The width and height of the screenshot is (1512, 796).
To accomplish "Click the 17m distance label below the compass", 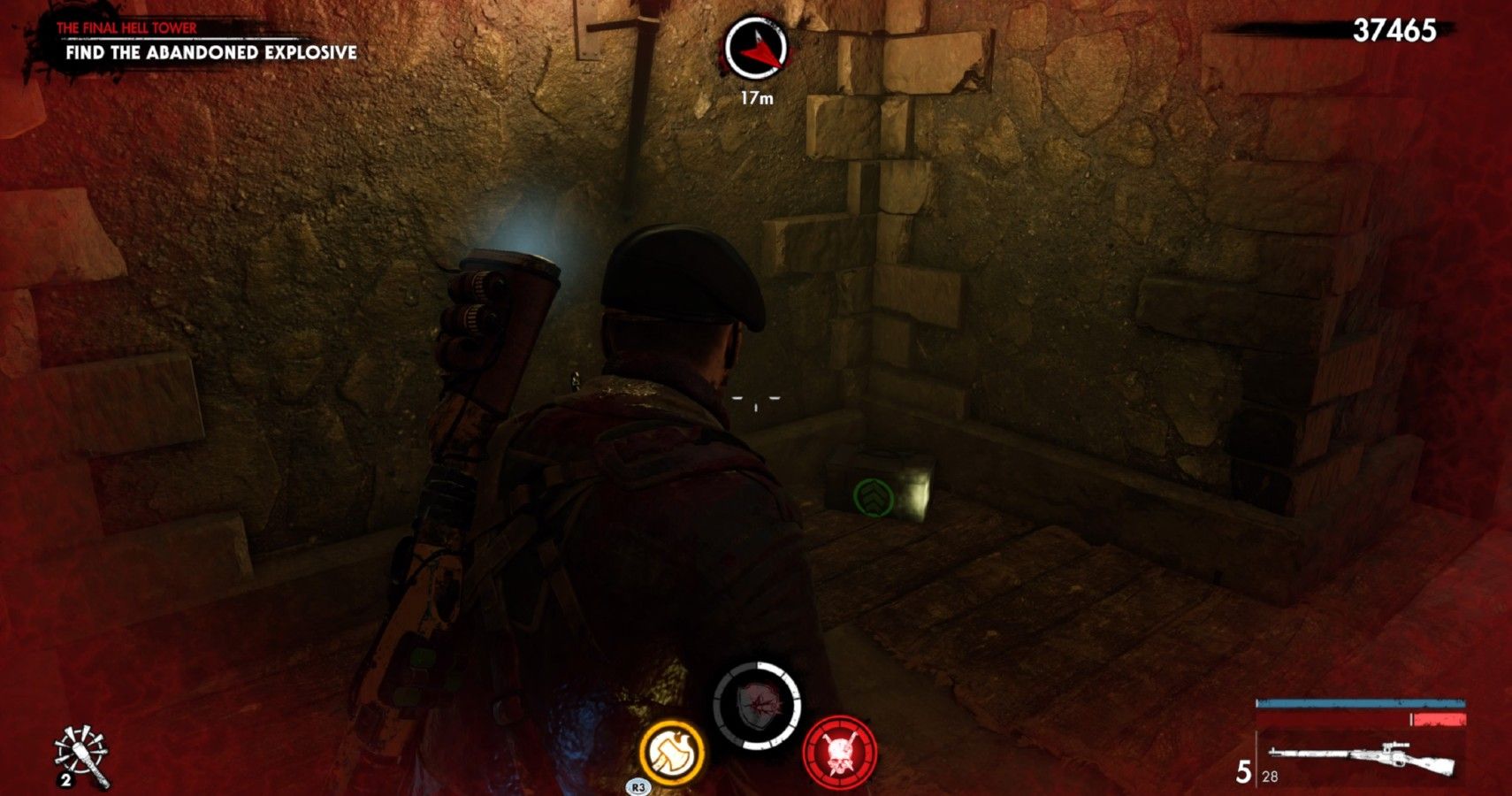I will 758,97.
